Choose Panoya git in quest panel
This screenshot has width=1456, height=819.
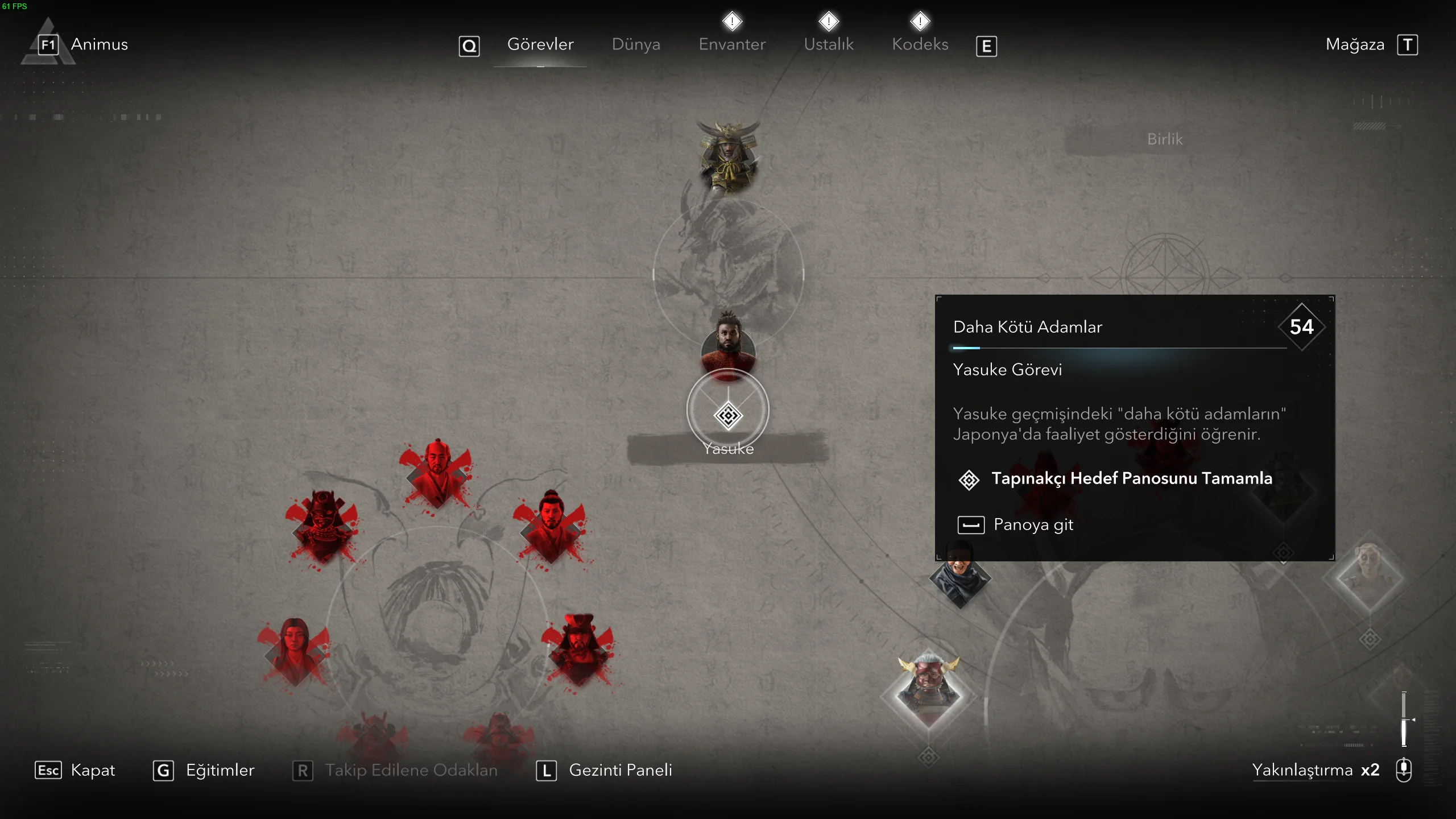tap(1033, 524)
